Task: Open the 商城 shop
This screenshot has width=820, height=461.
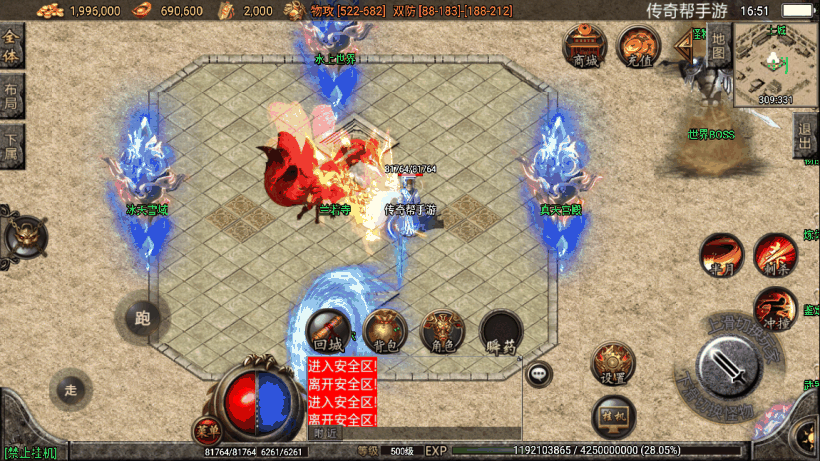Action: coord(585,46)
